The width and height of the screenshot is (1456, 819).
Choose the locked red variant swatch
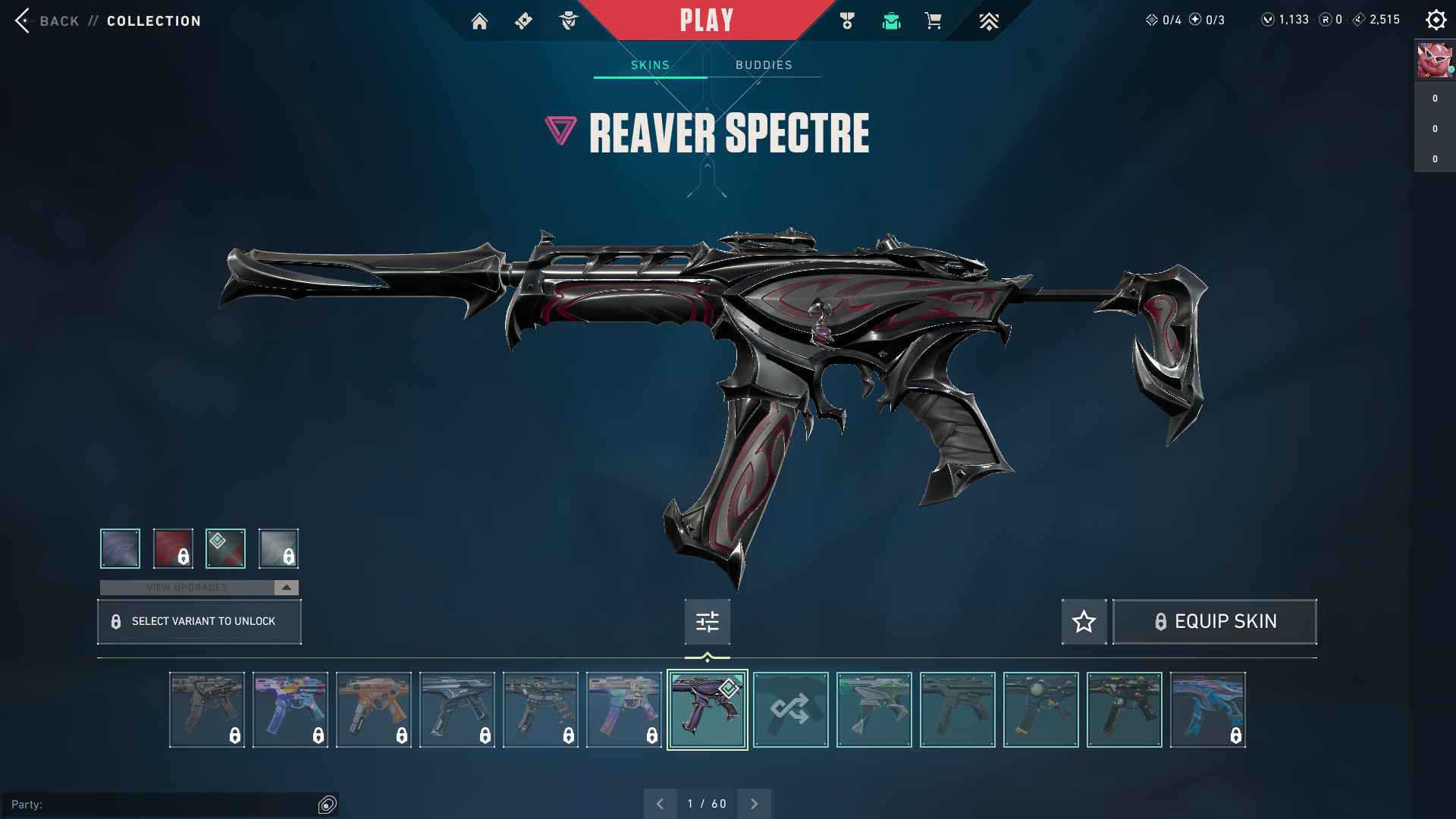click(173, 548)
